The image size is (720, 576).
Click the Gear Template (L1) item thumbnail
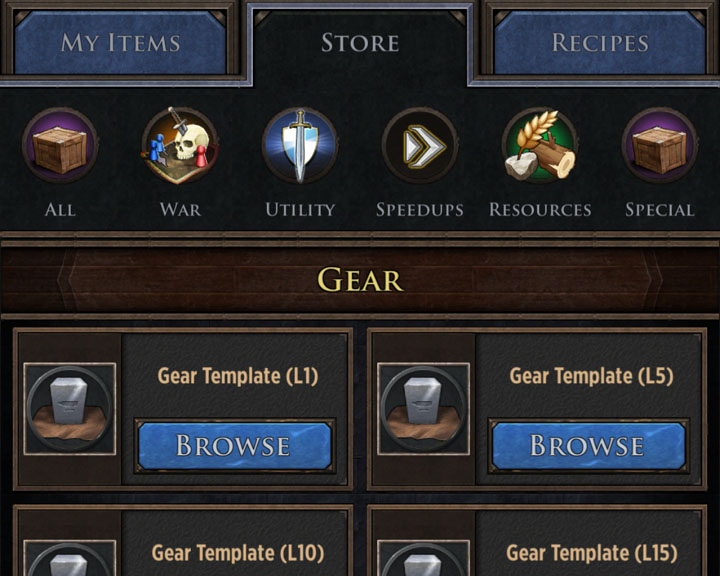(70, 408)
